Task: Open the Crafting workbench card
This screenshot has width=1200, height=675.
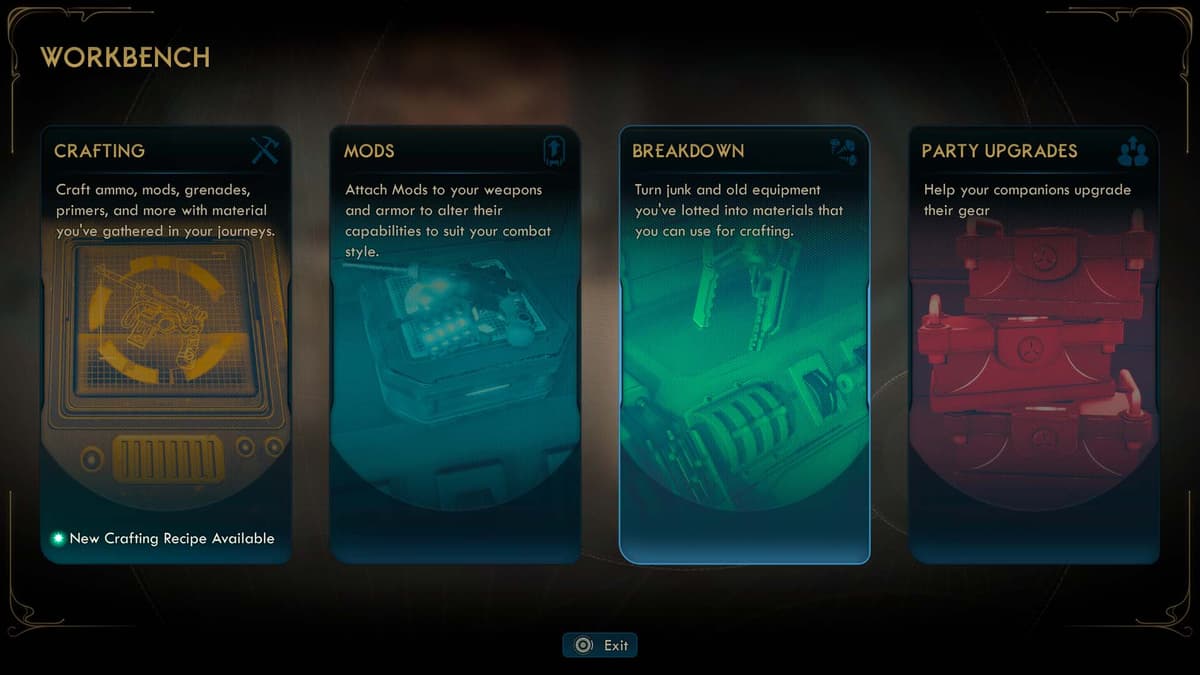Action: [x=166, y=345]
